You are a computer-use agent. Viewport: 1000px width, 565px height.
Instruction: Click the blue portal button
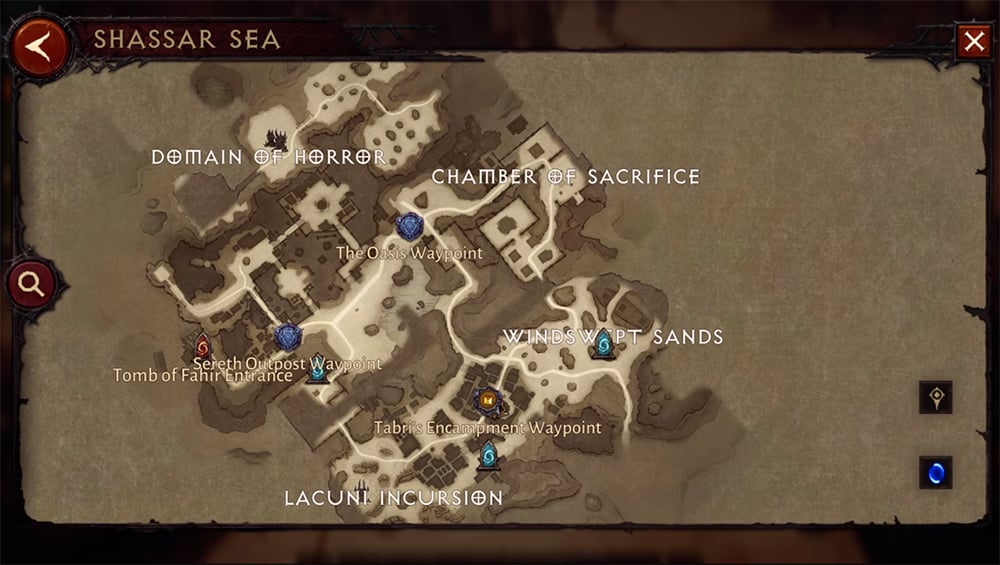tap(936, 472)
